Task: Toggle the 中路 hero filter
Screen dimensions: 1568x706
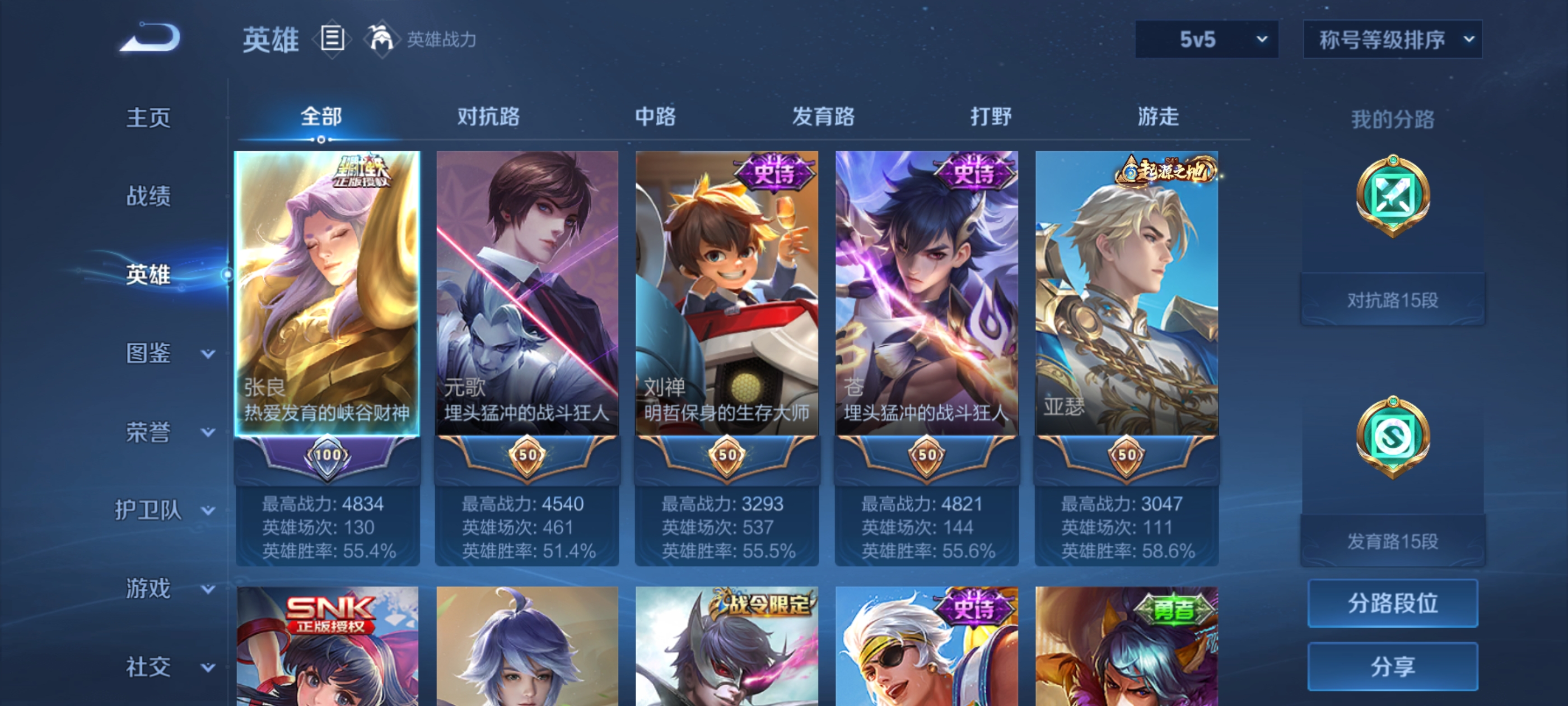Action: click(656, 117)
